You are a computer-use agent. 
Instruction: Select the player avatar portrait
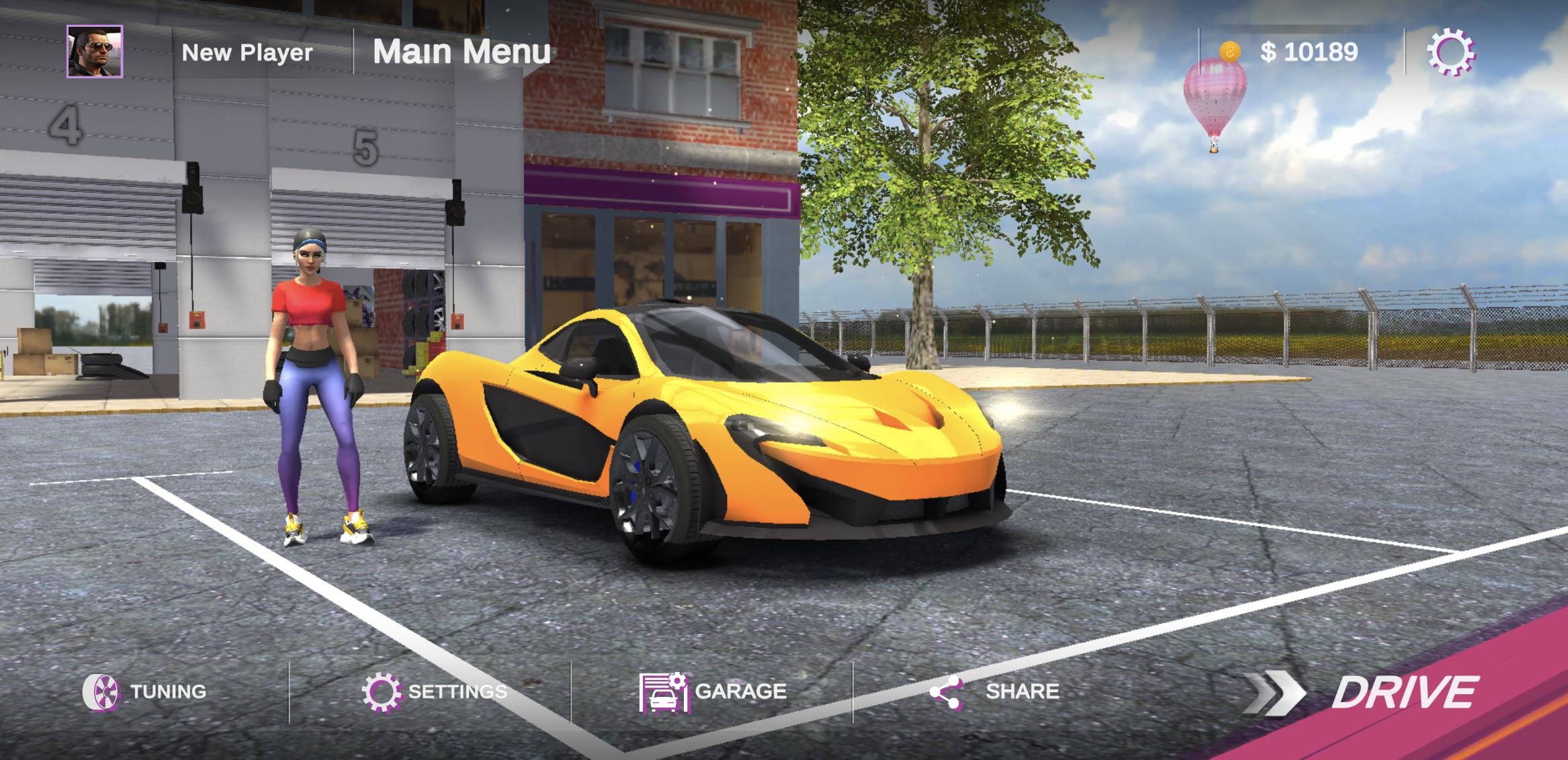coord(94,51)
